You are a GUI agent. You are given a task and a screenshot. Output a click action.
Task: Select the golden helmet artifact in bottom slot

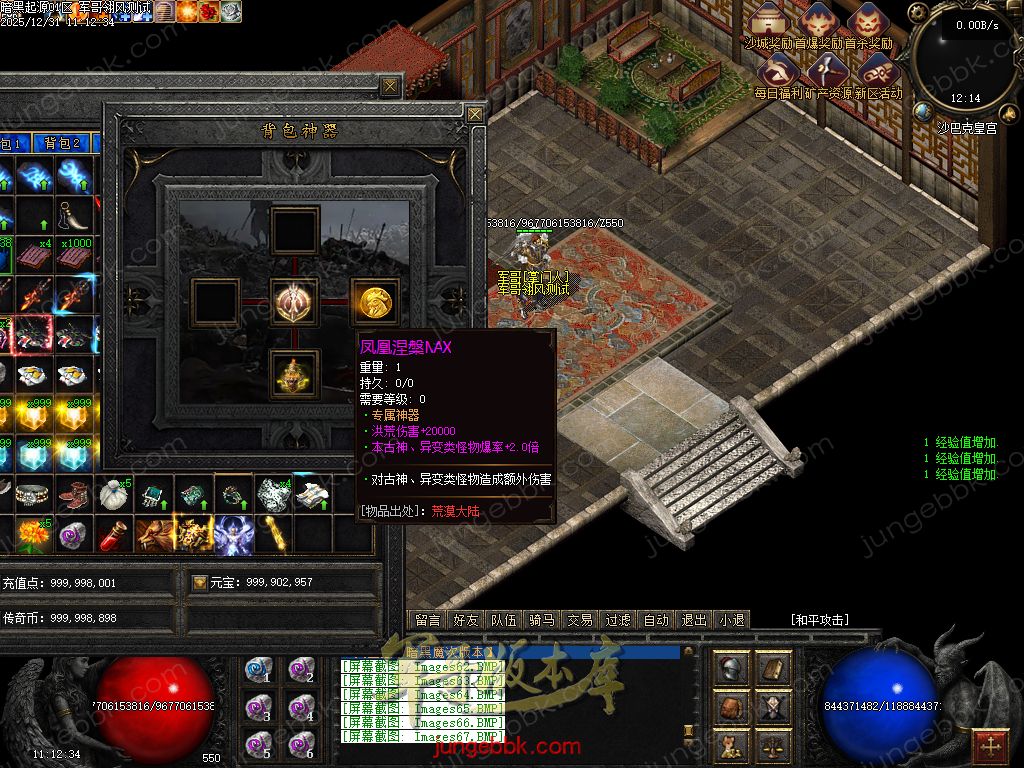pyautogui.click(x=295, y=374)
